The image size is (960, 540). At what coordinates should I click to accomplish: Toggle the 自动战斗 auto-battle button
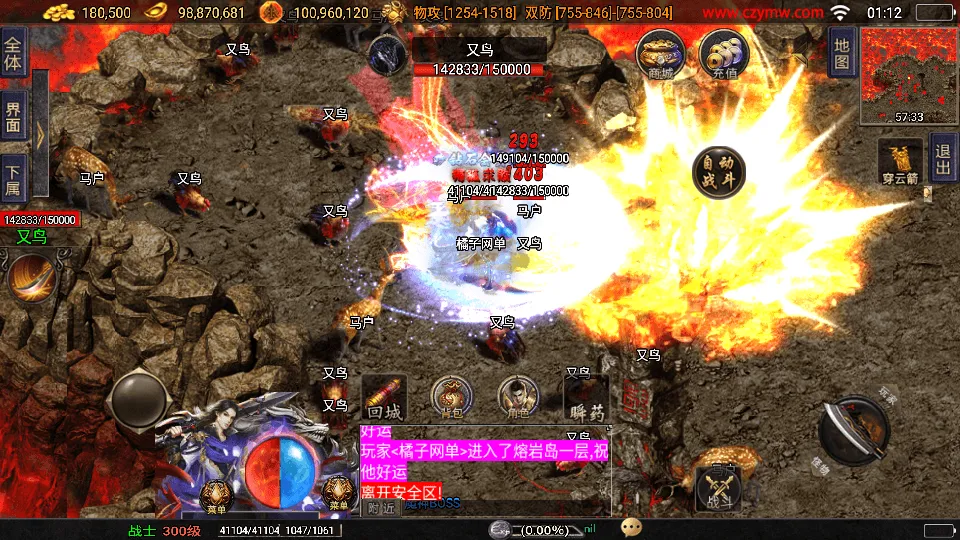pyautogui.click(x=719, y=172)
